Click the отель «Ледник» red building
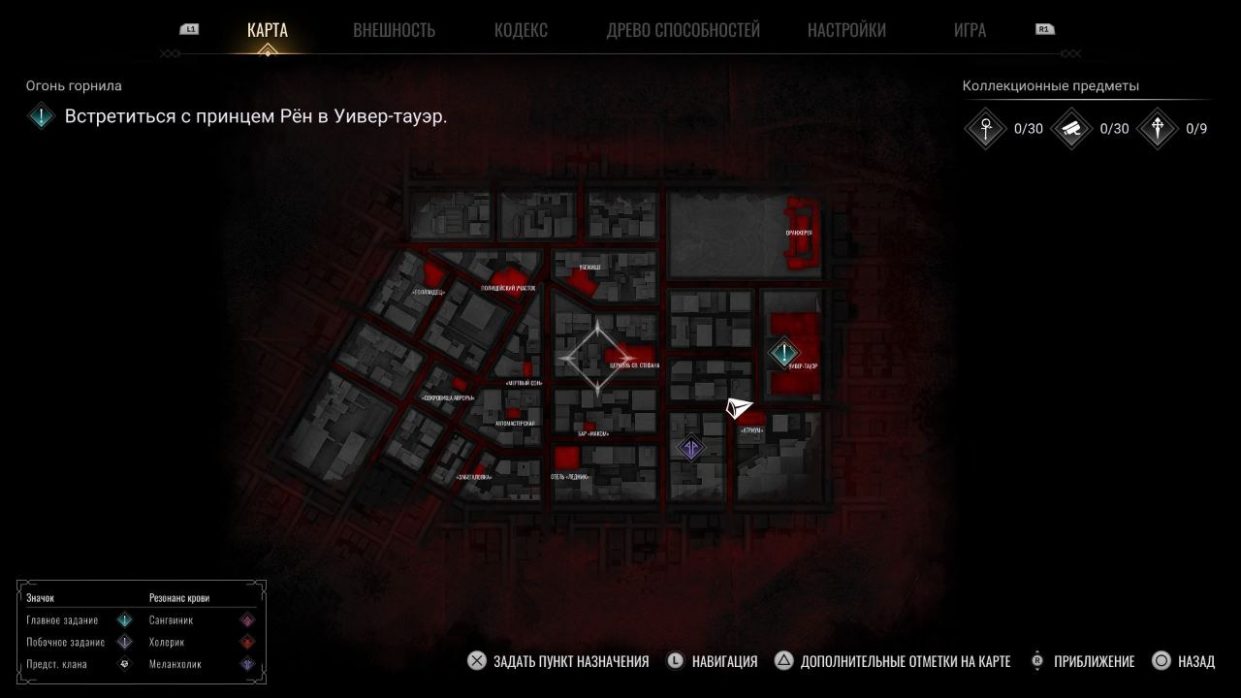The height and width of the screenshot is (698, 1241). [x=568, y=462]
